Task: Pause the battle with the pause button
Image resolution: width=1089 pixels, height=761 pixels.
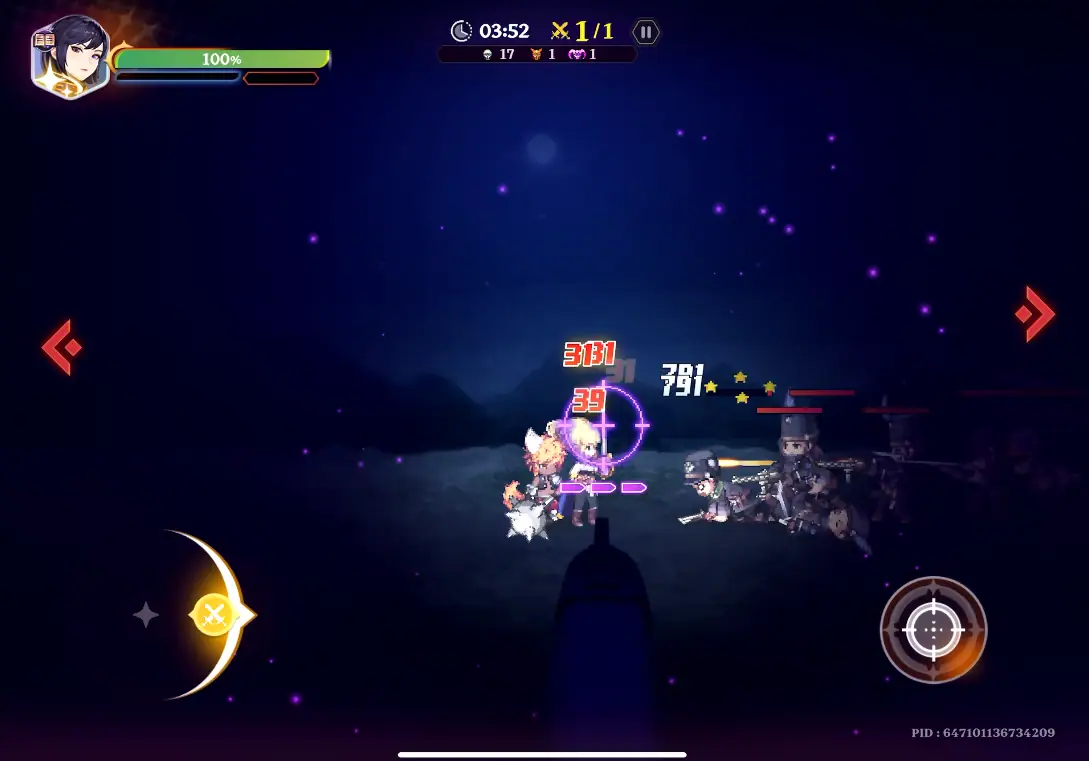Action: 646,32
